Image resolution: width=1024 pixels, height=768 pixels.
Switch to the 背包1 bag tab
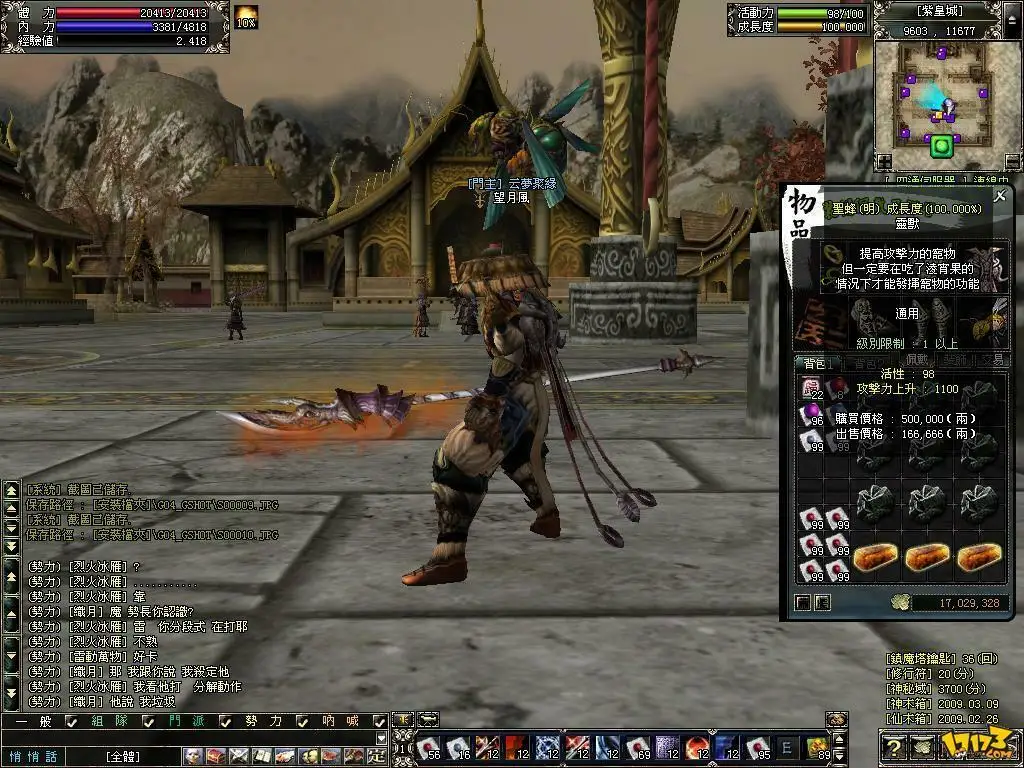[815, 363]
